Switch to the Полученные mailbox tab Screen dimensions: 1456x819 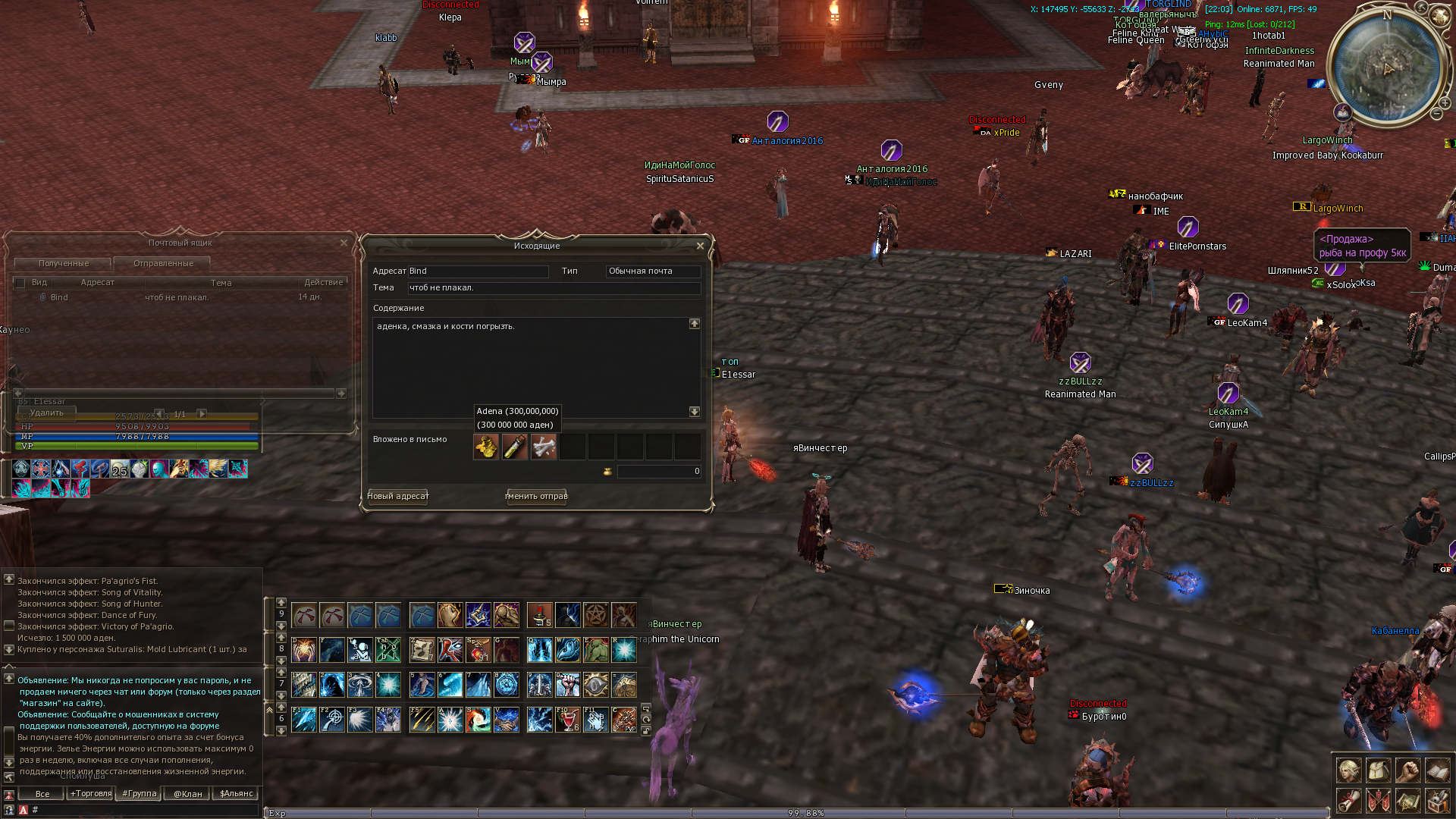point(64,263)
